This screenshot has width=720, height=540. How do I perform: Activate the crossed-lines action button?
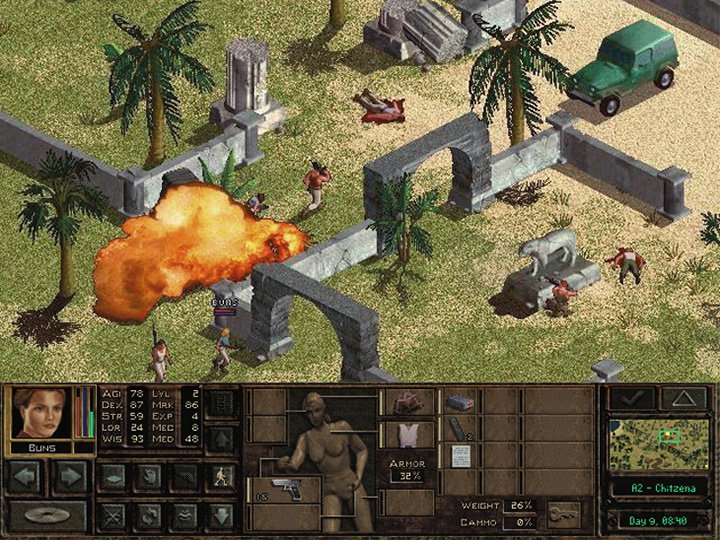pyautogui.click(x=111, y=515)
